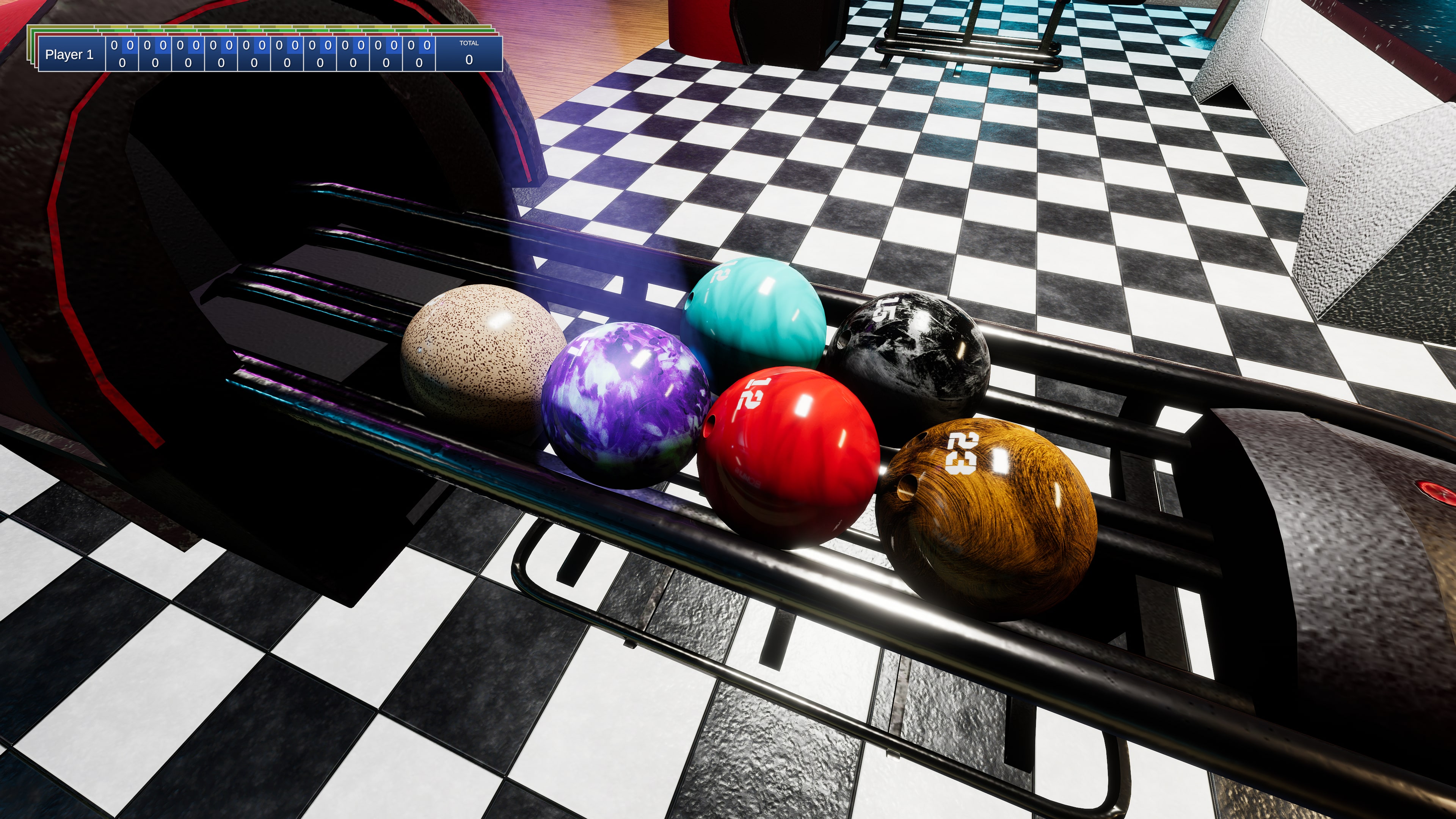This screenshot has width=1456, height=819.
Task: Toggle the fifth frame score cell
Action: [x=253, y=62]
